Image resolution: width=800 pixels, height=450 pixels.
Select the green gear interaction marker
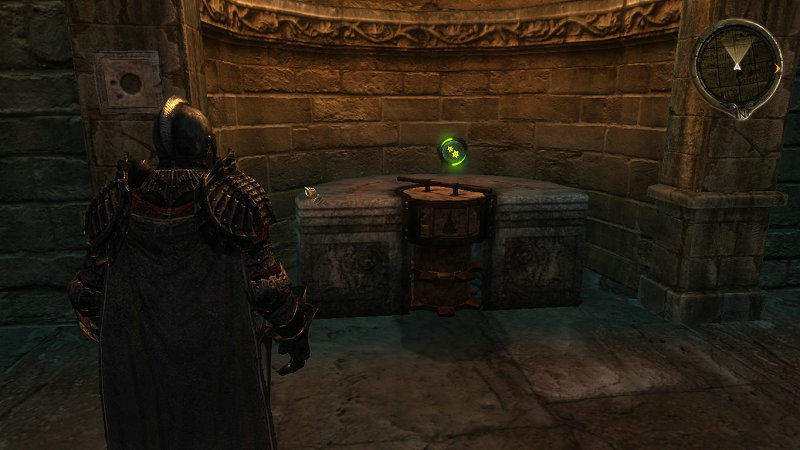(x=453, y=151)
